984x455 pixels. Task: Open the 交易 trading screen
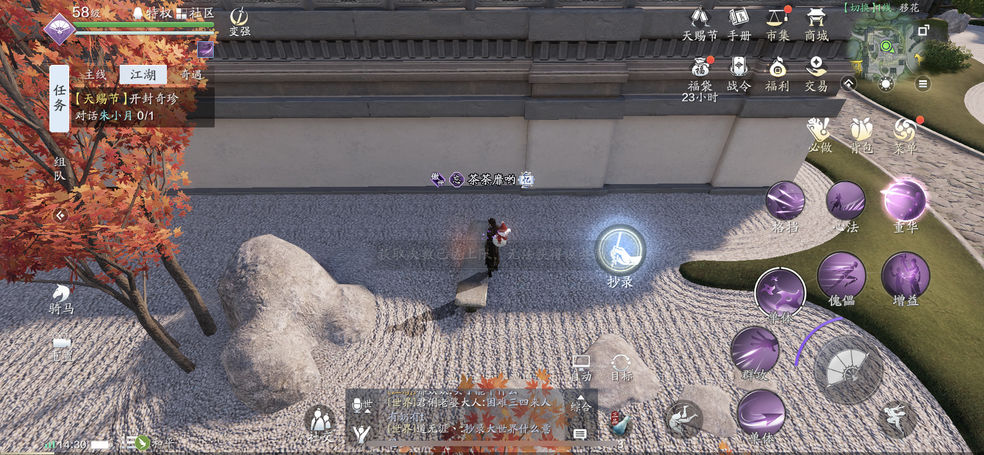tap(816, 70)
